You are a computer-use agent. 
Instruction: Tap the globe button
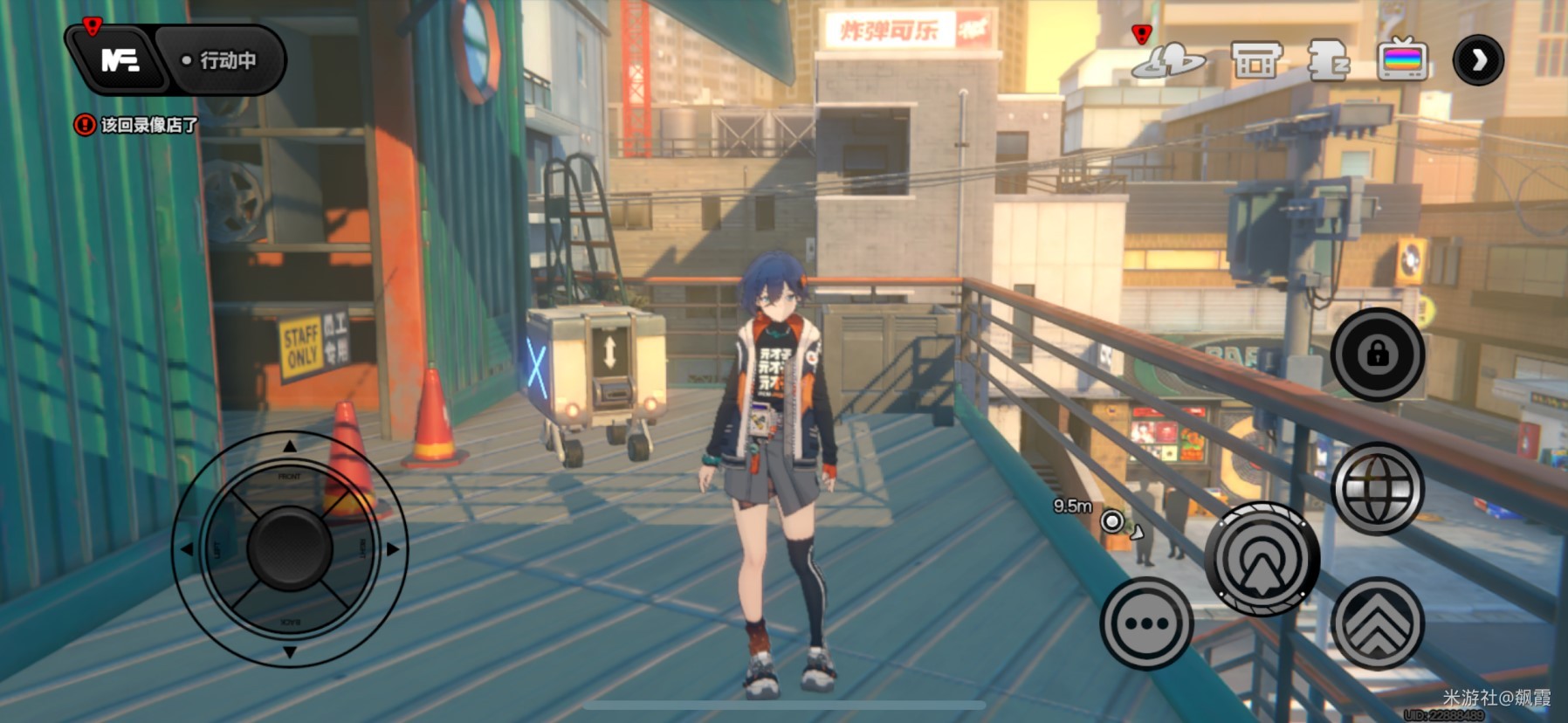pyautogui.click(x=1377, y=488)
